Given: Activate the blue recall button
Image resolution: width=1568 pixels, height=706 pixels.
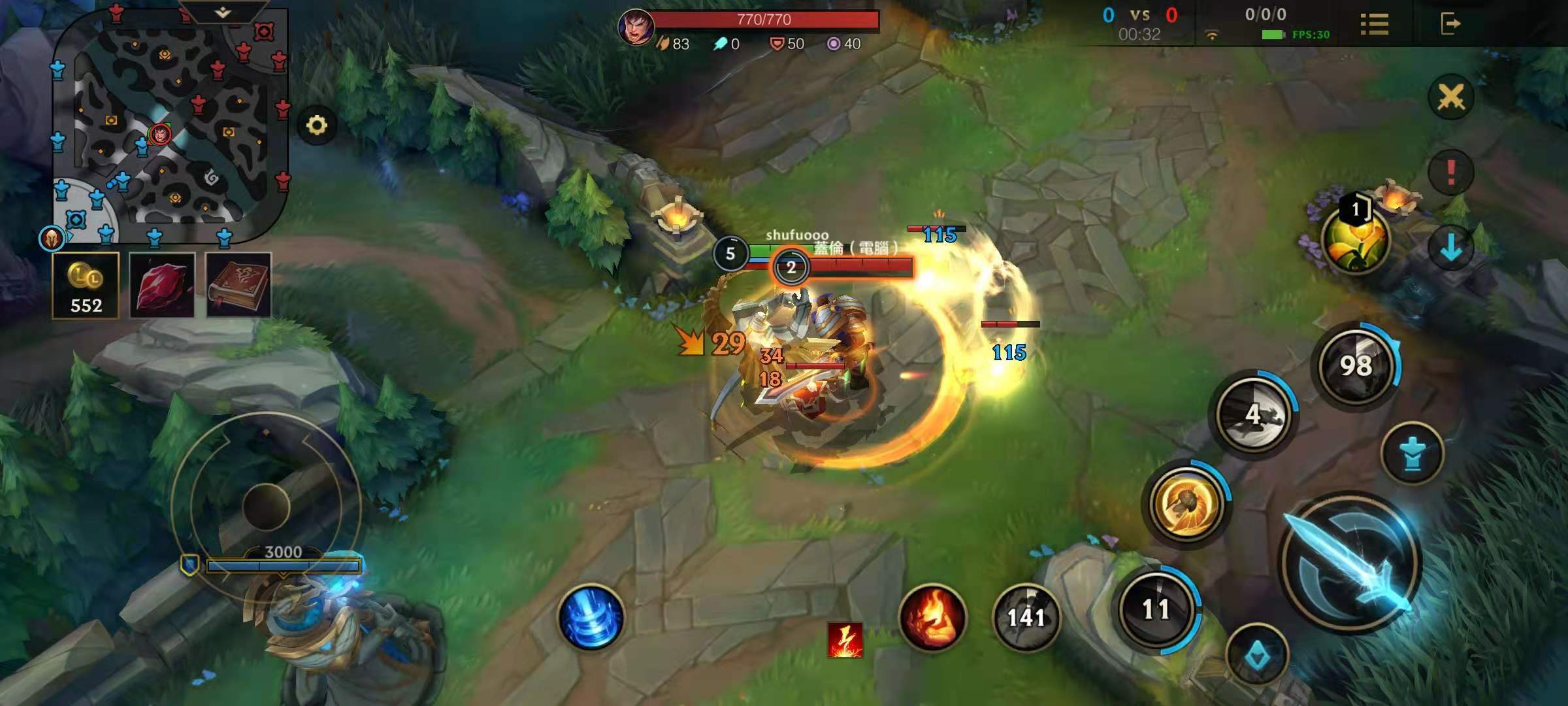Looking at the screenshot, I should [591, 617].
